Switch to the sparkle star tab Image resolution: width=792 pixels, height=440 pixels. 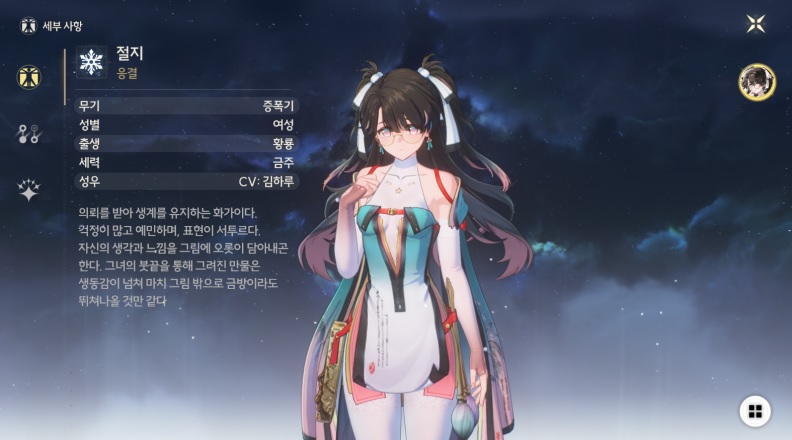29,190
